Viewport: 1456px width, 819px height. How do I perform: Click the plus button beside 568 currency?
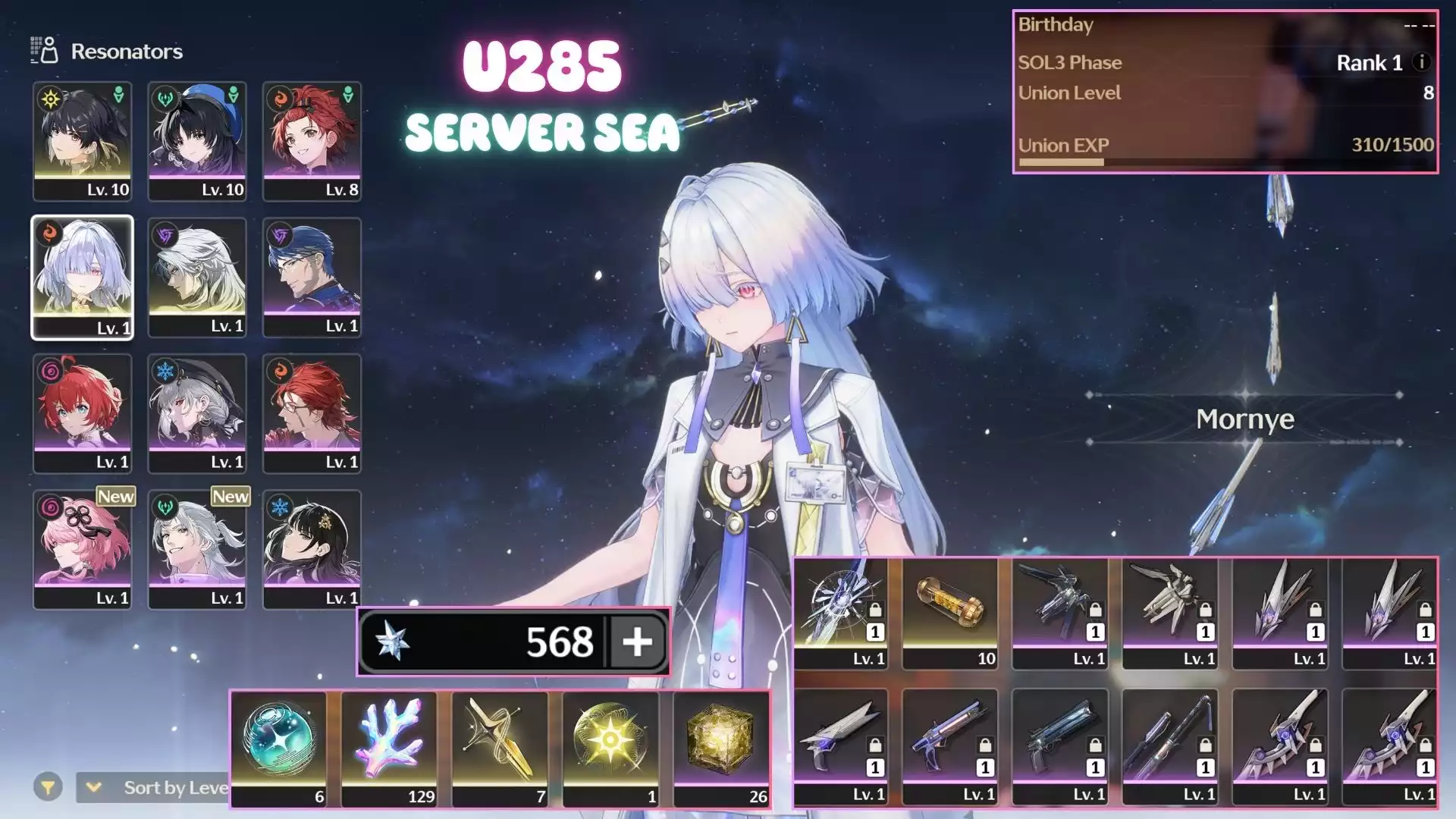(x=637, y=642)
